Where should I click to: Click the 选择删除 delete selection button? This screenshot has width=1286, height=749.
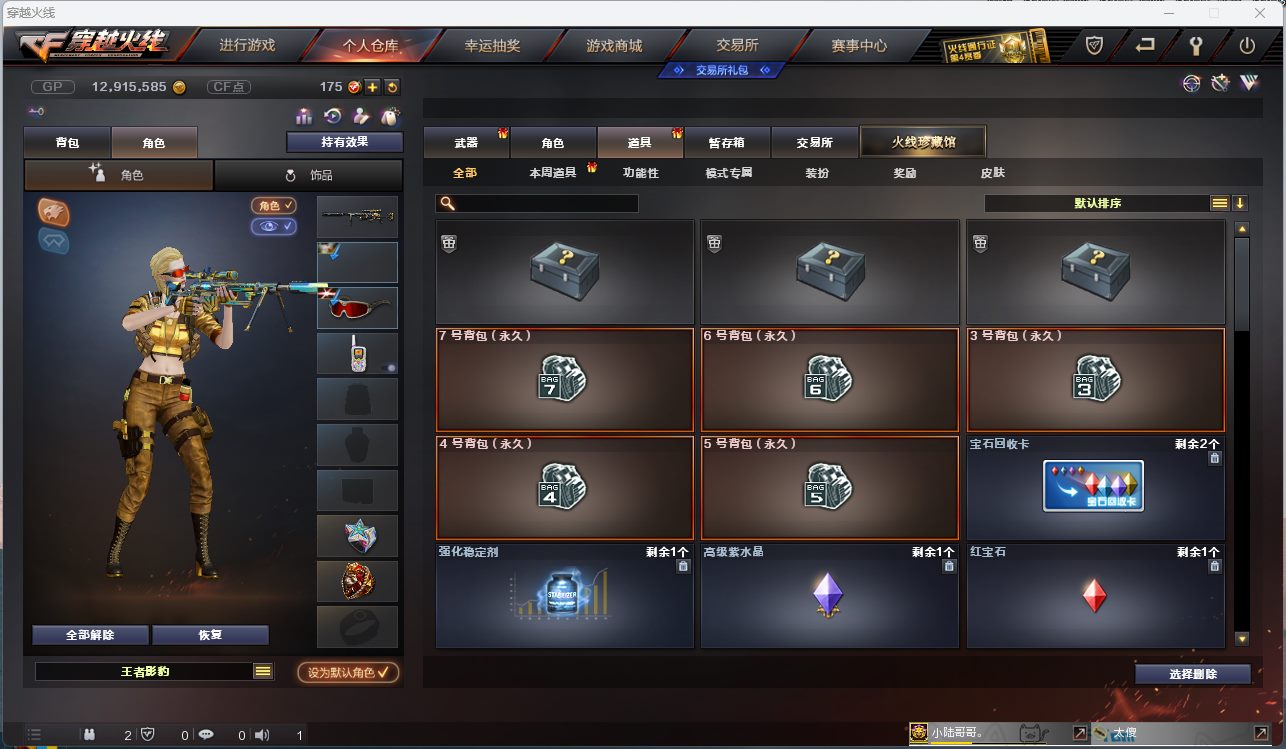pyautogui.click(x=1192, y=674)
